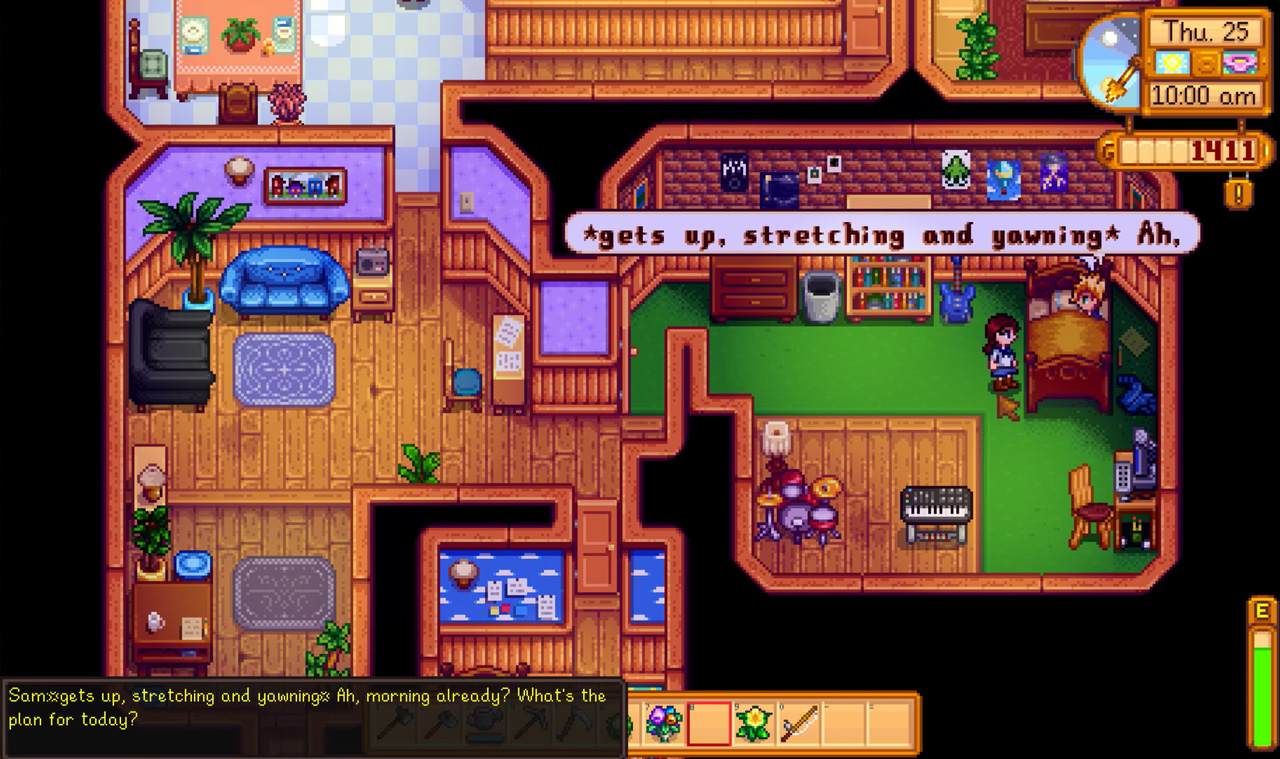Equip the Fishing Rod in slot 0
Image resolution: width=1280 pixels, height=759 pixels.
pyautogui.click(x=797, y=725)
